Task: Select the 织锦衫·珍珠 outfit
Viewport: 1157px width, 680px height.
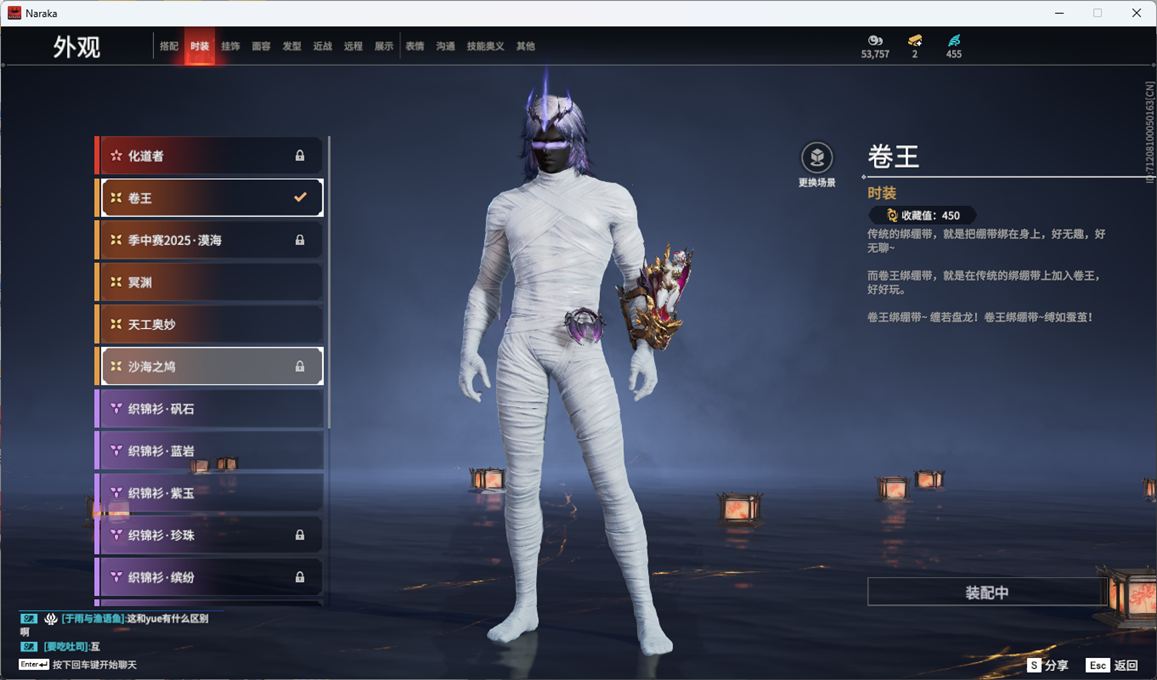Action: click(x=210, y=535)
